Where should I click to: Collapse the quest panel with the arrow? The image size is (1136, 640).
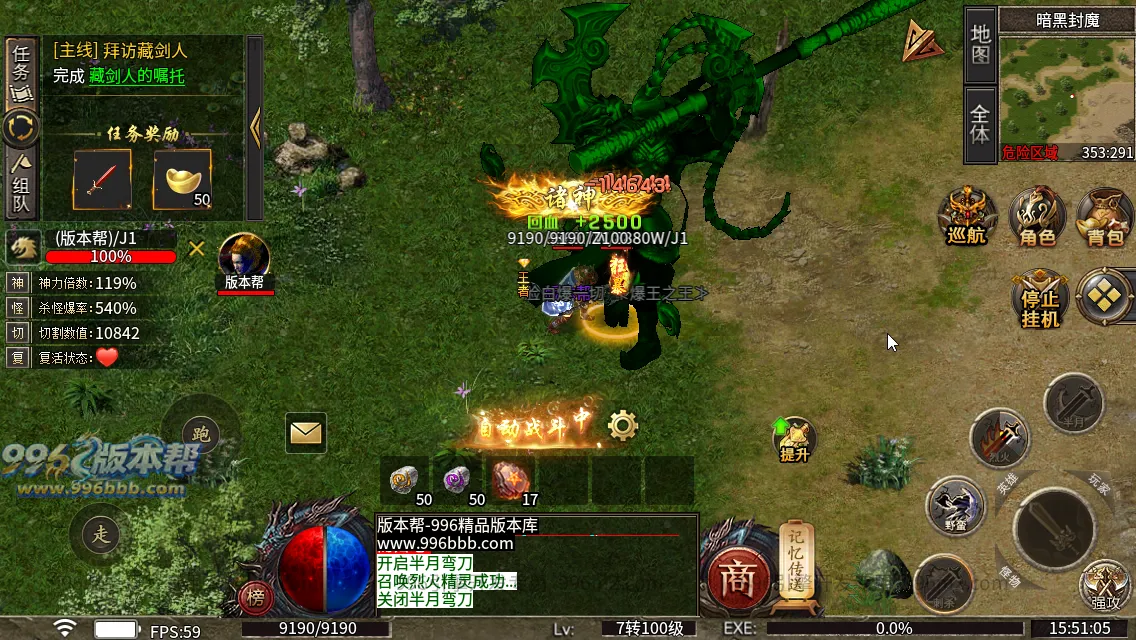pyautogui.click(x=255, y=127)
